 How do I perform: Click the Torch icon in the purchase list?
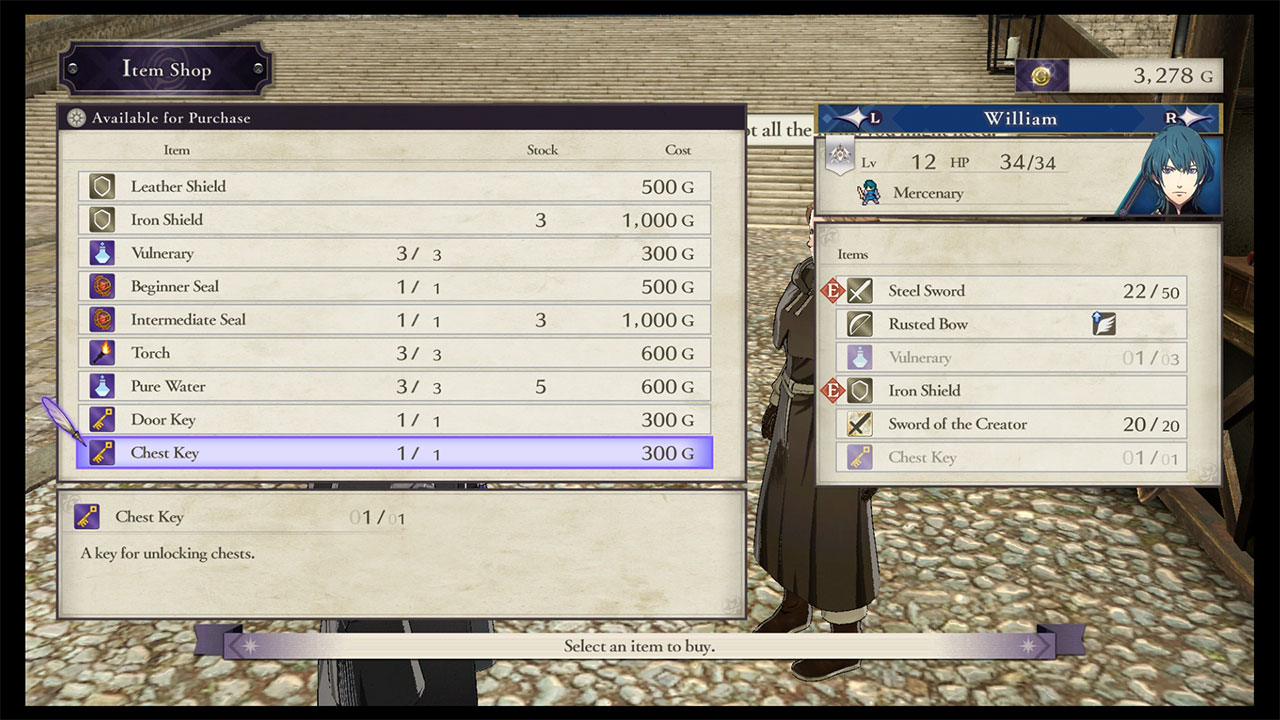coord(102,353)
